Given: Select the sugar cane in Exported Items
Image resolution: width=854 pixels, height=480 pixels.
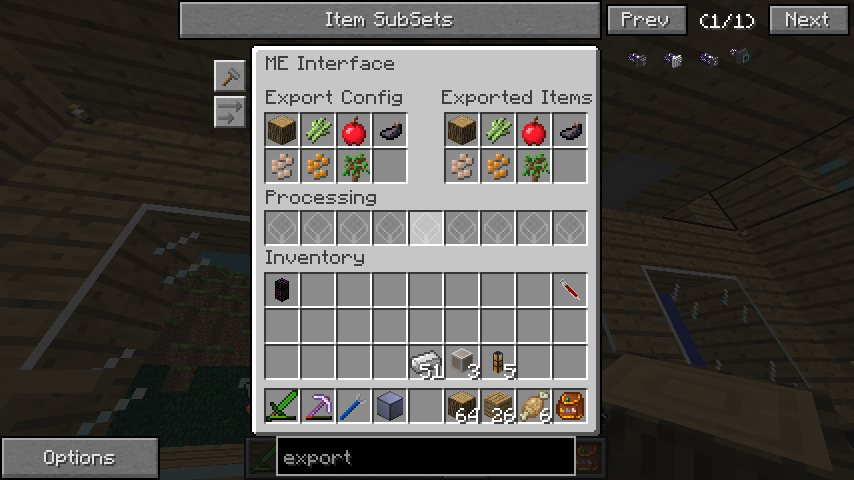Looking at the screenshot, I should click(x=498, y=130).
